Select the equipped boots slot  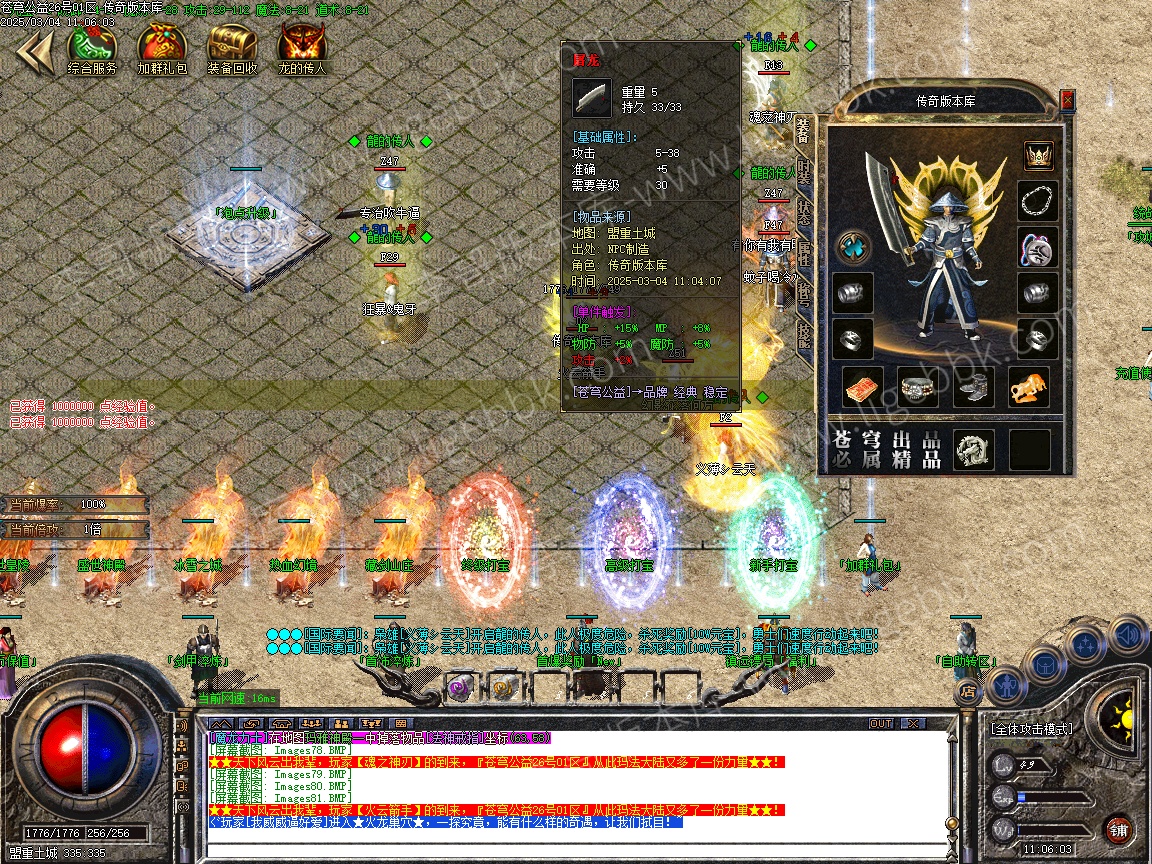tap(973, 388)
